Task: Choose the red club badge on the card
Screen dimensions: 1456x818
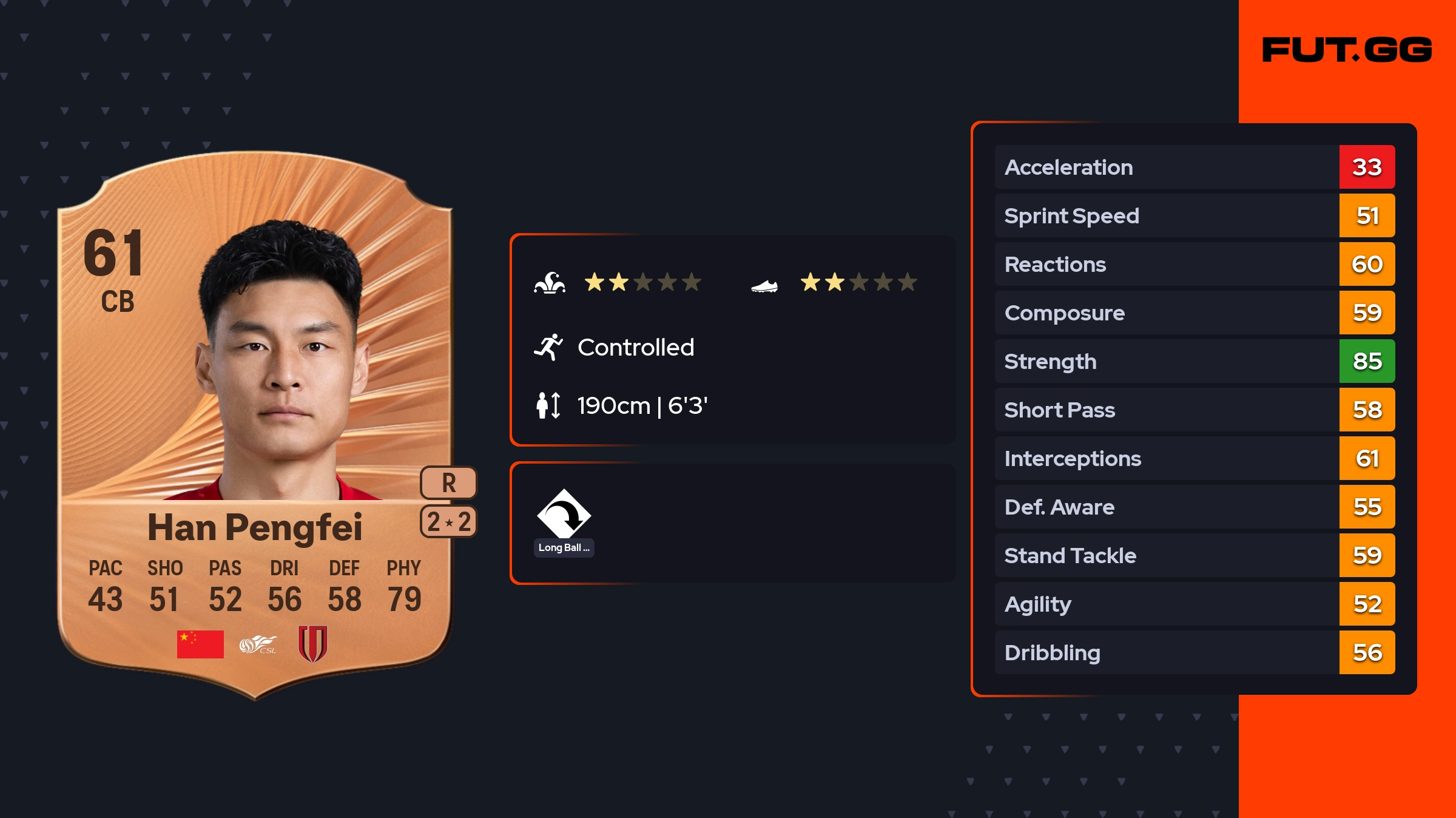Action: (313, 644)
